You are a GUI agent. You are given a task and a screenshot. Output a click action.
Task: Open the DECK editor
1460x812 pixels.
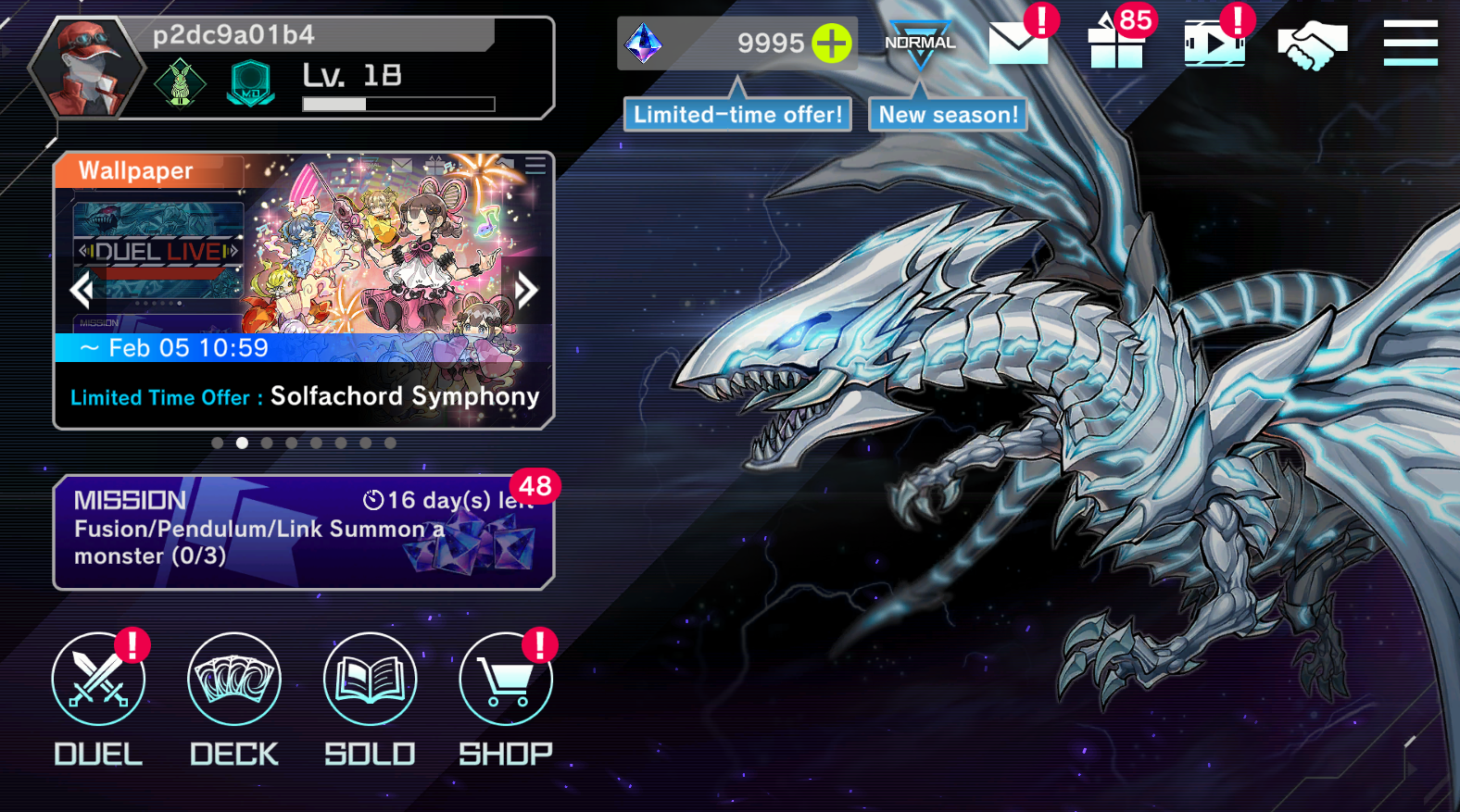(x=233, y=681)
